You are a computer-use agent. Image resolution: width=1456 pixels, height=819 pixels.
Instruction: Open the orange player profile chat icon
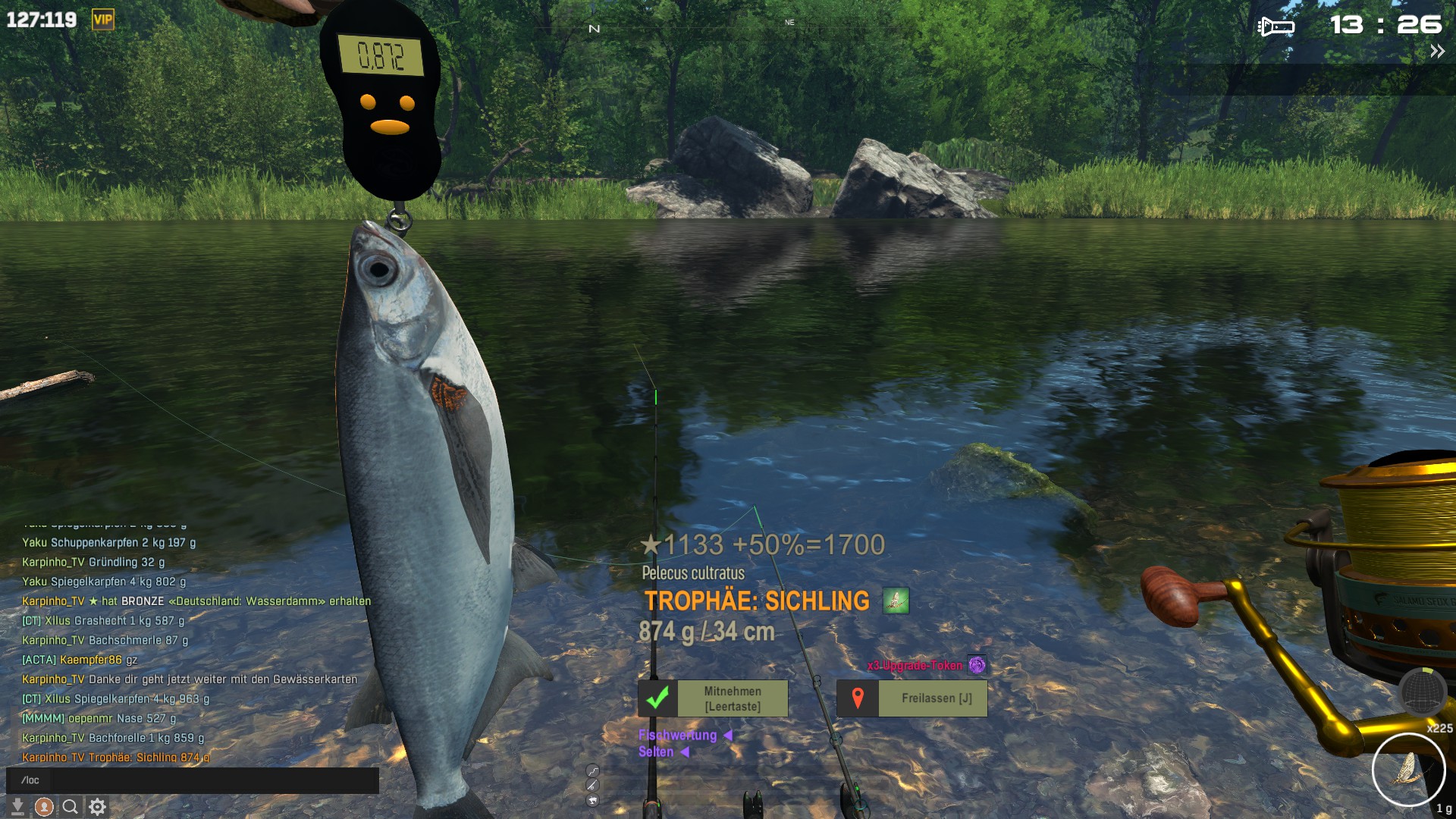tap(44, 807)
